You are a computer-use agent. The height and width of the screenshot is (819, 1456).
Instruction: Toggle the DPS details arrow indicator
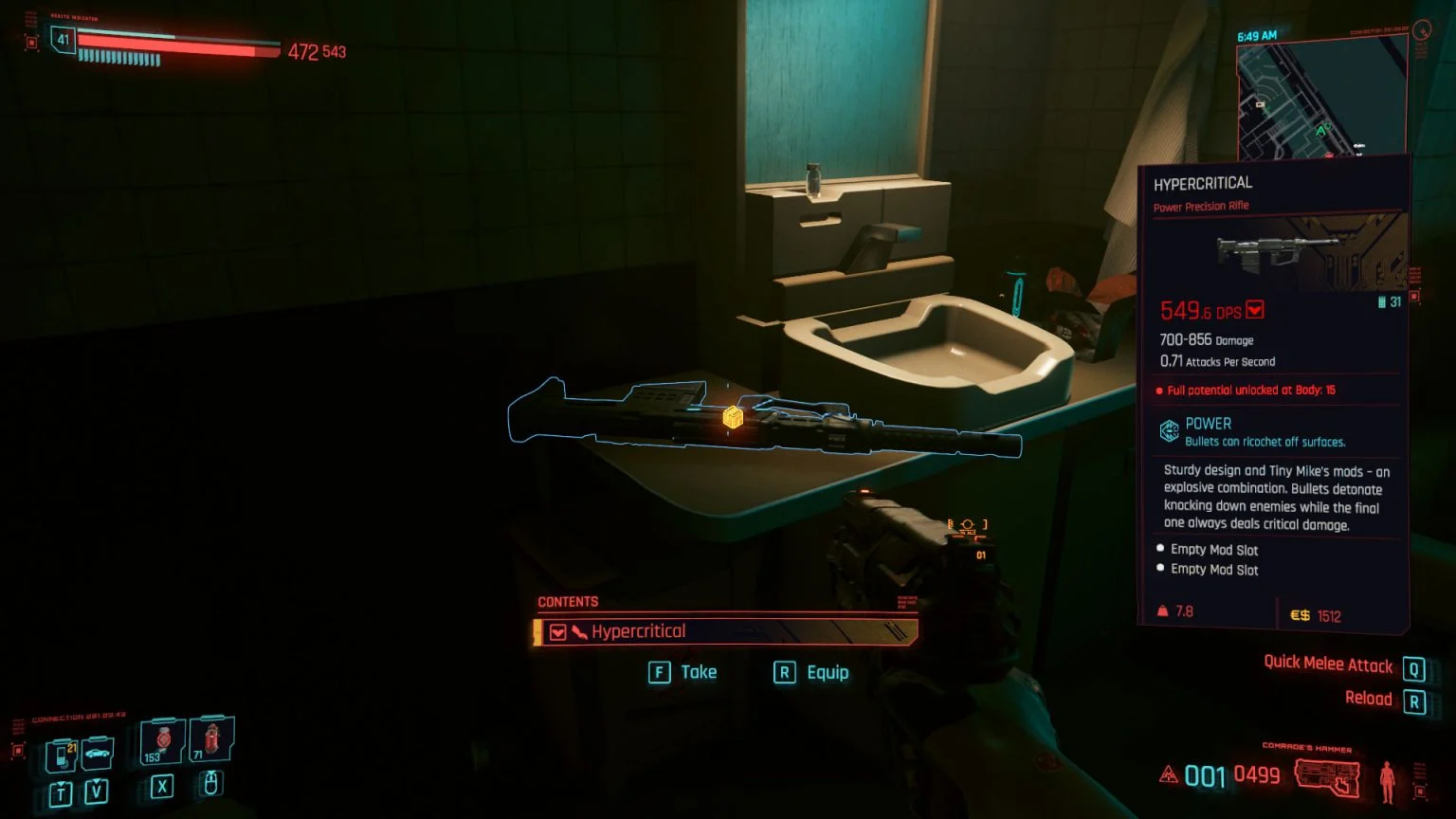[x=1254, y=310]
